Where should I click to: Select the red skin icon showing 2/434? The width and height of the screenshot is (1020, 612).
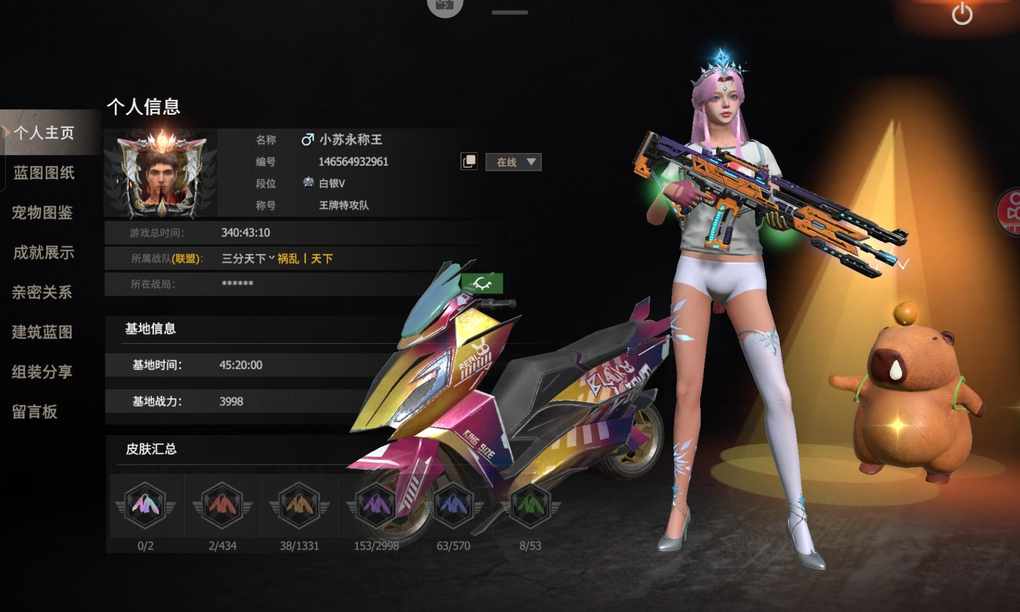tap(222, 505)
